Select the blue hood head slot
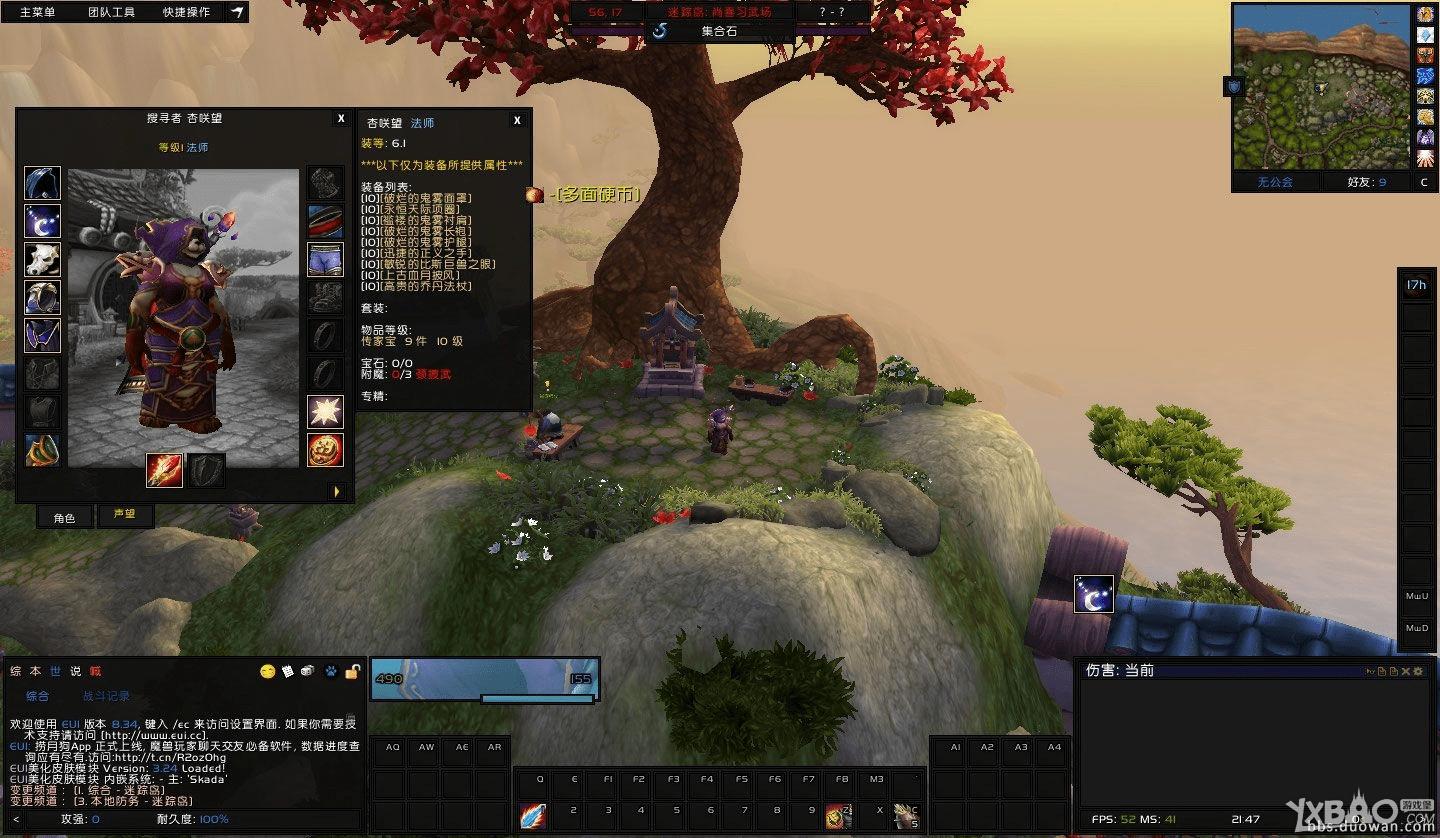 42,183
